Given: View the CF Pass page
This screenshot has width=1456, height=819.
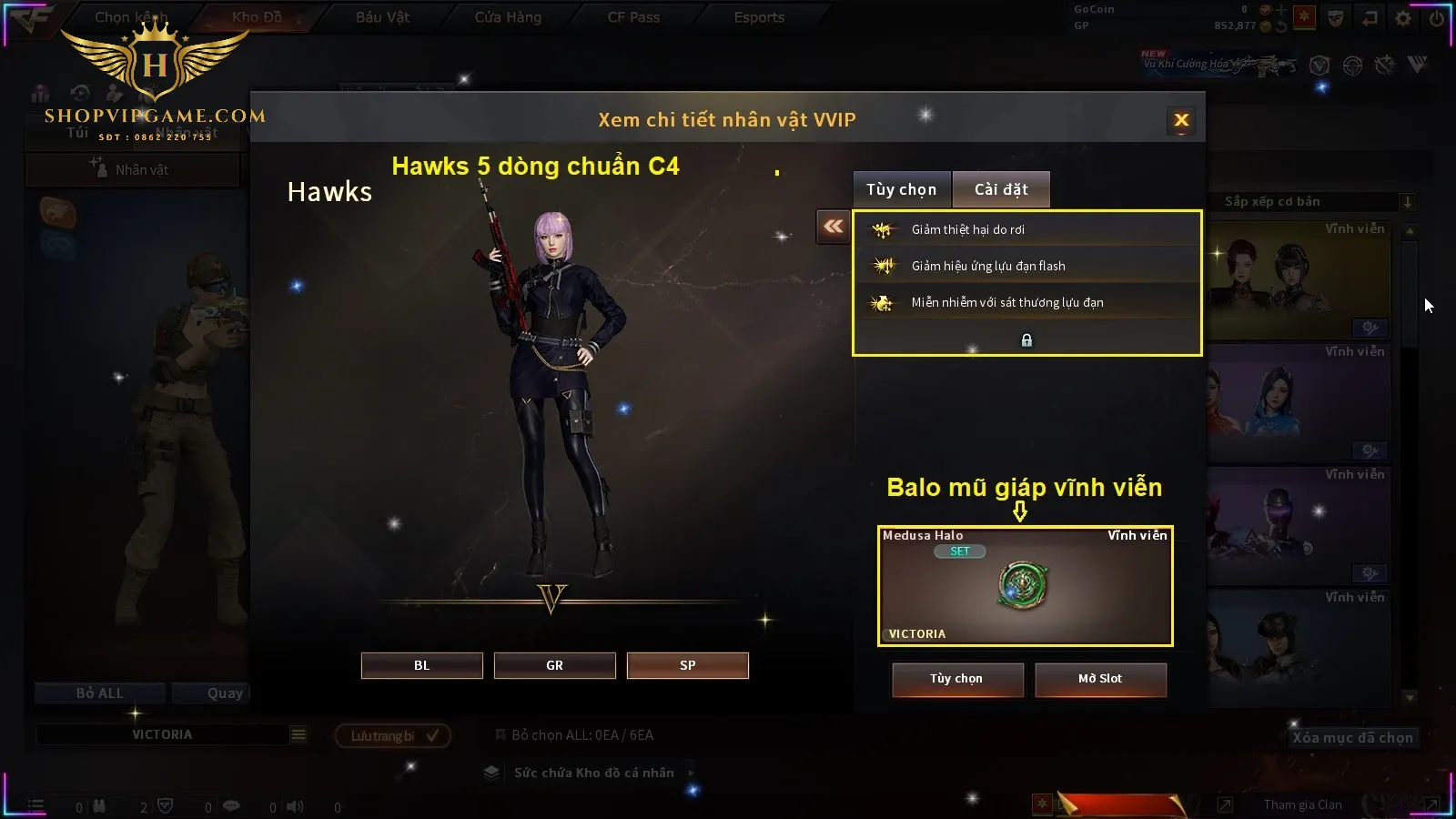Looking at the screenshot, I should 633,17.
